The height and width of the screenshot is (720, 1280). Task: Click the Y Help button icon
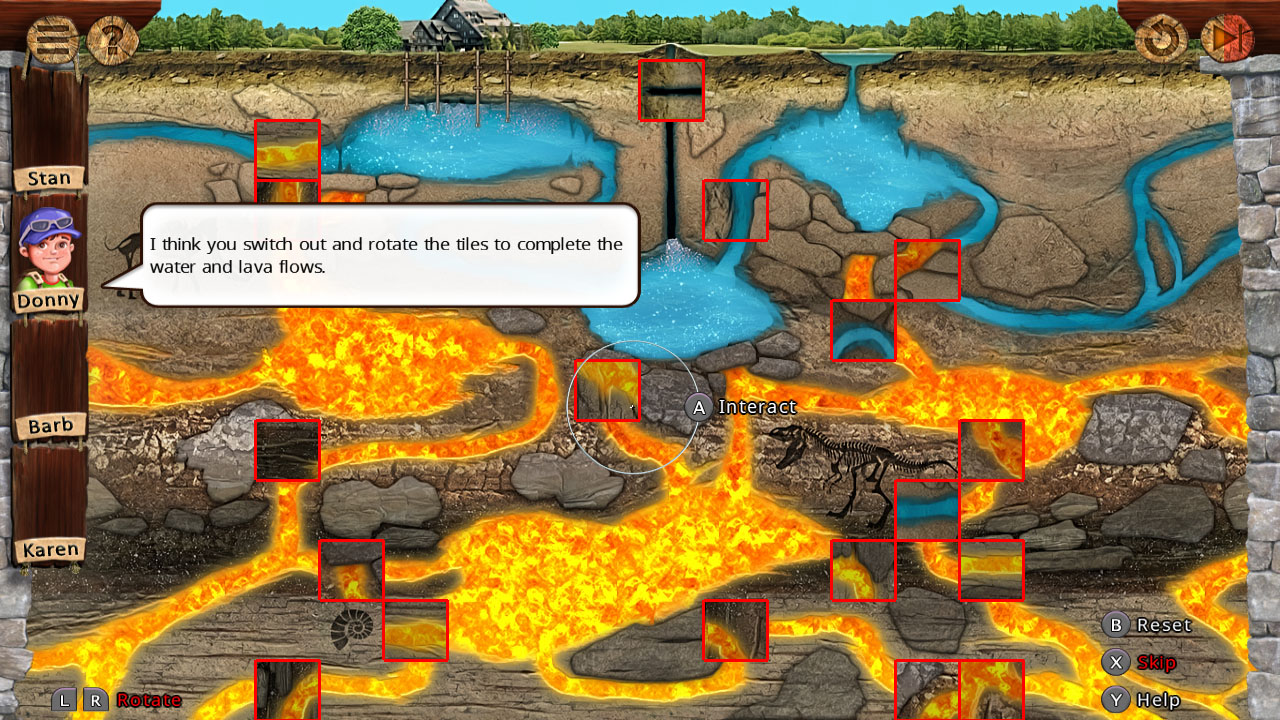[1115, 700]
